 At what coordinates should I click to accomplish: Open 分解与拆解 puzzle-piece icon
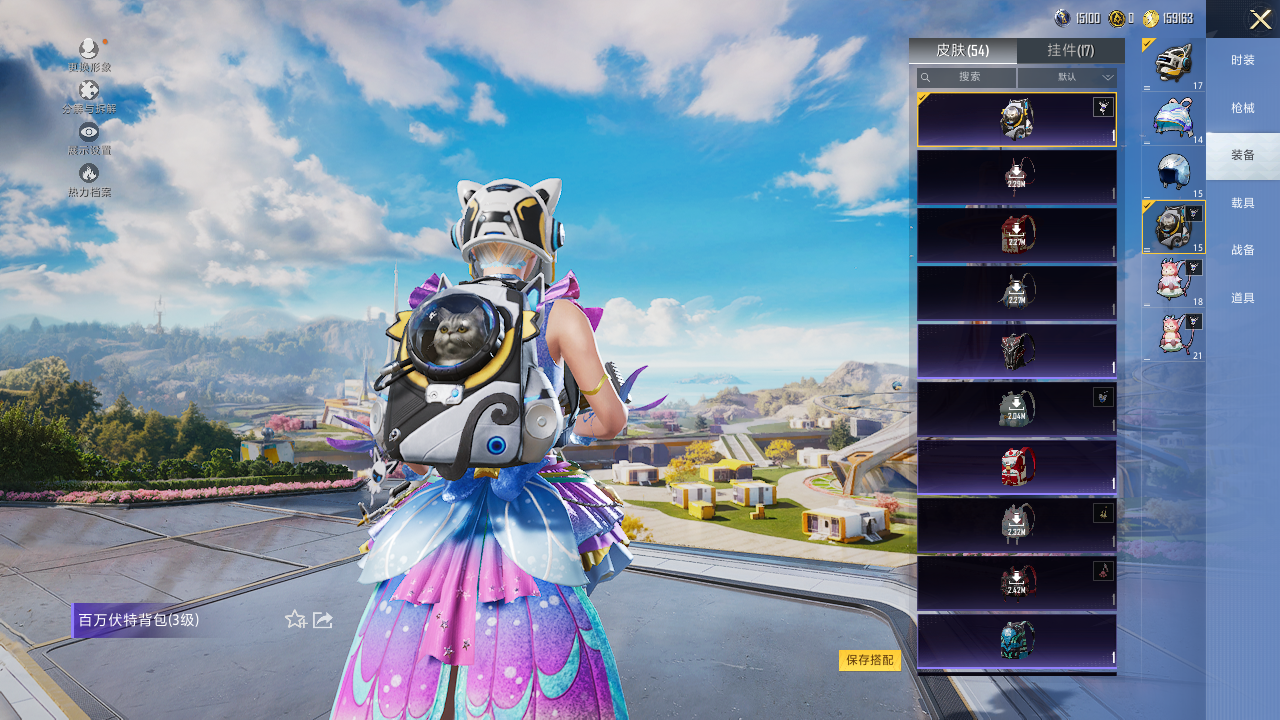point(89,94)
